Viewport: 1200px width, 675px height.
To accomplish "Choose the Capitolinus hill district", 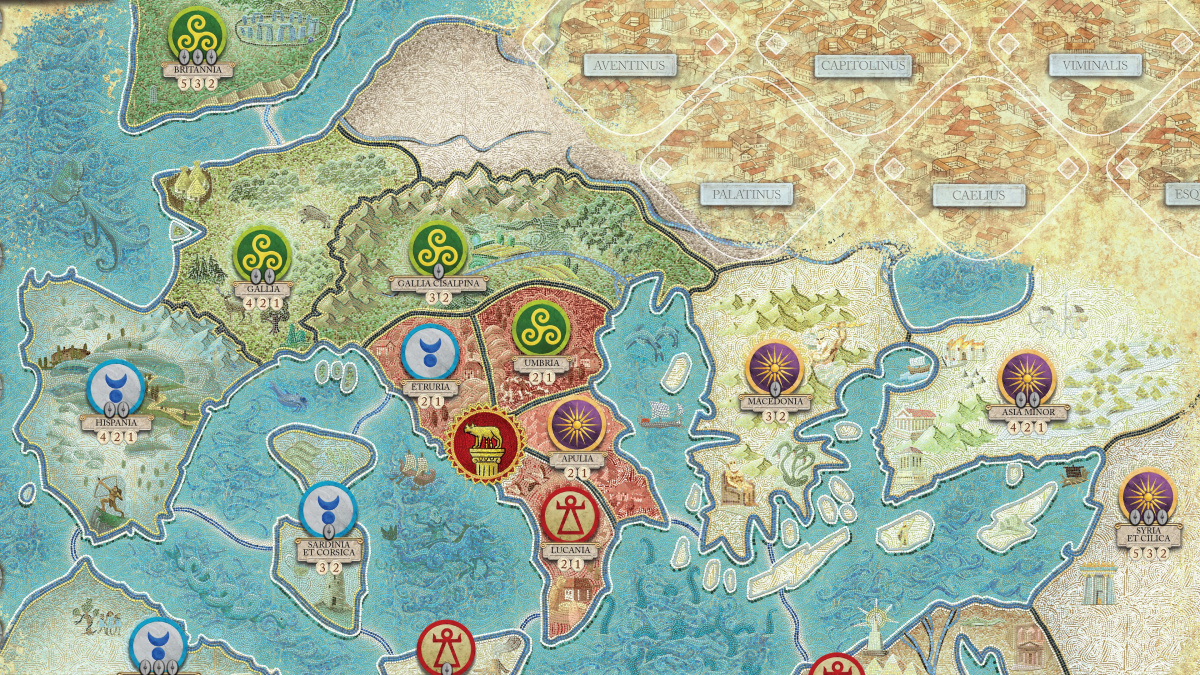I will pos(861,66).
